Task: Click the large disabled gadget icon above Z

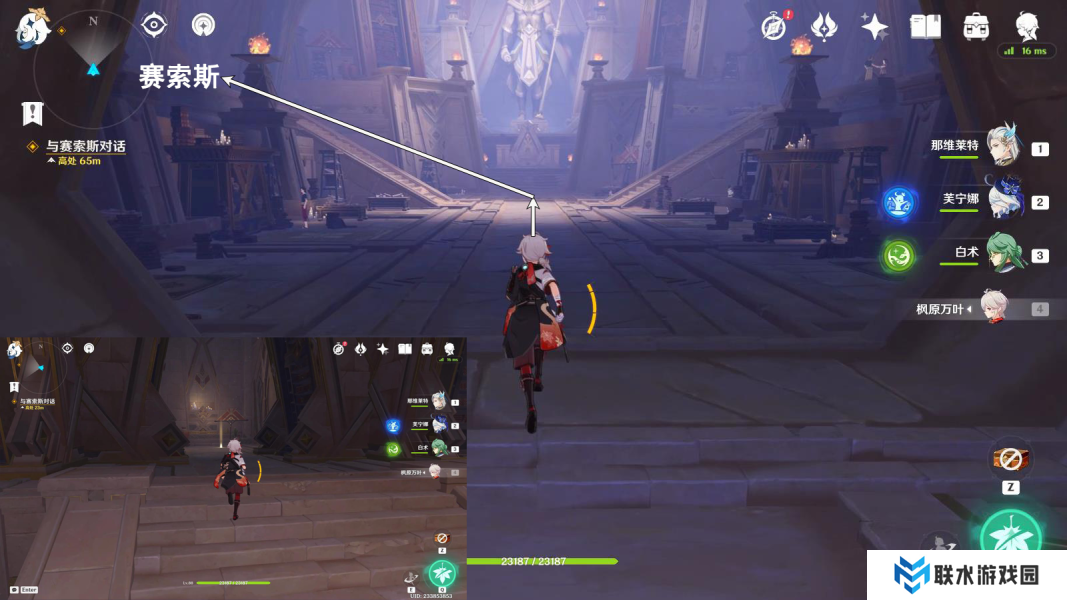Action: [x=1010, y=459]
